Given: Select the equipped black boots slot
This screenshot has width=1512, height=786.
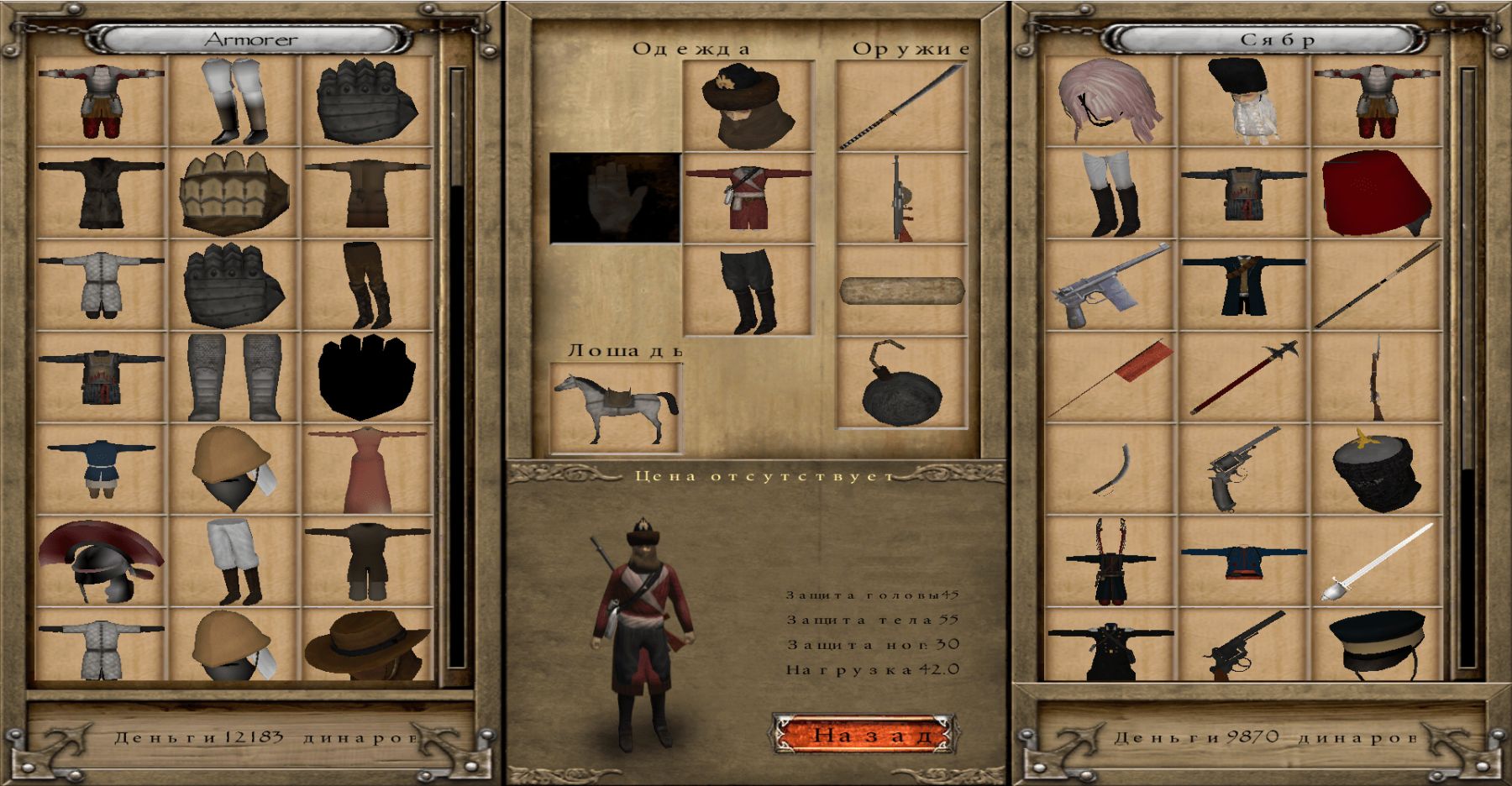Looking at the screenshot, I should [748, 291].
